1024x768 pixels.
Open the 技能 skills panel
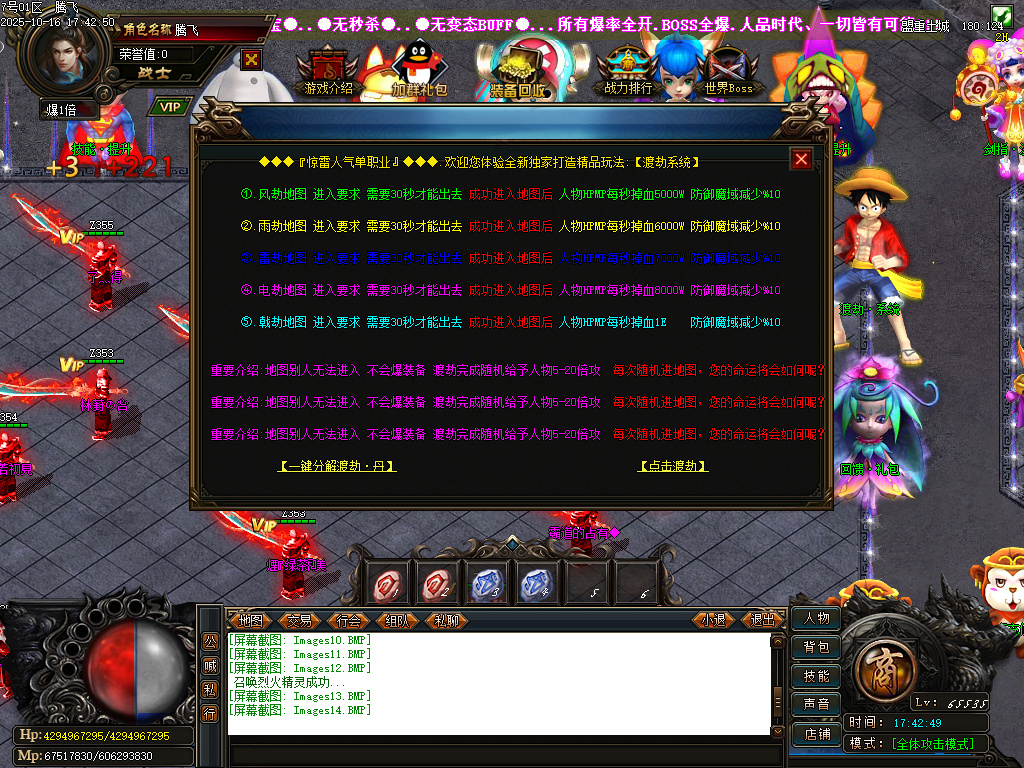(x=816, y=676)
